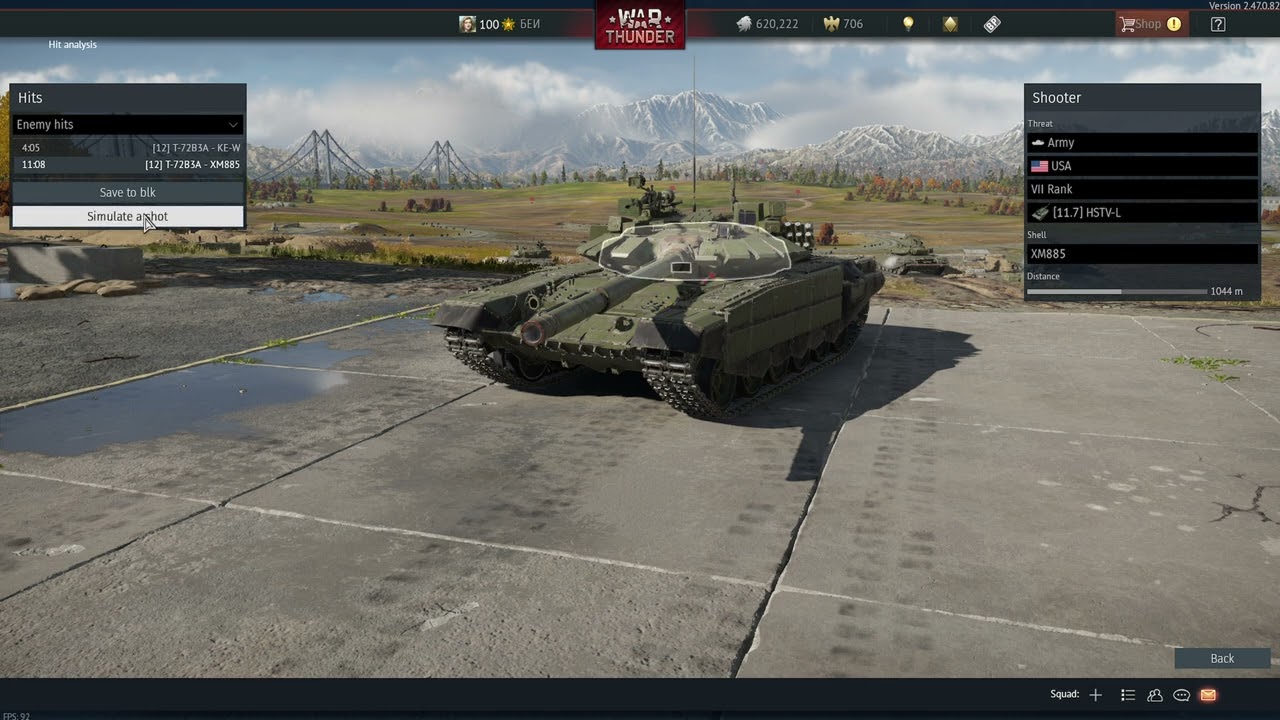Open the Shop
The height and width of the screenshot is (720, 1280).
(1150, 24)
